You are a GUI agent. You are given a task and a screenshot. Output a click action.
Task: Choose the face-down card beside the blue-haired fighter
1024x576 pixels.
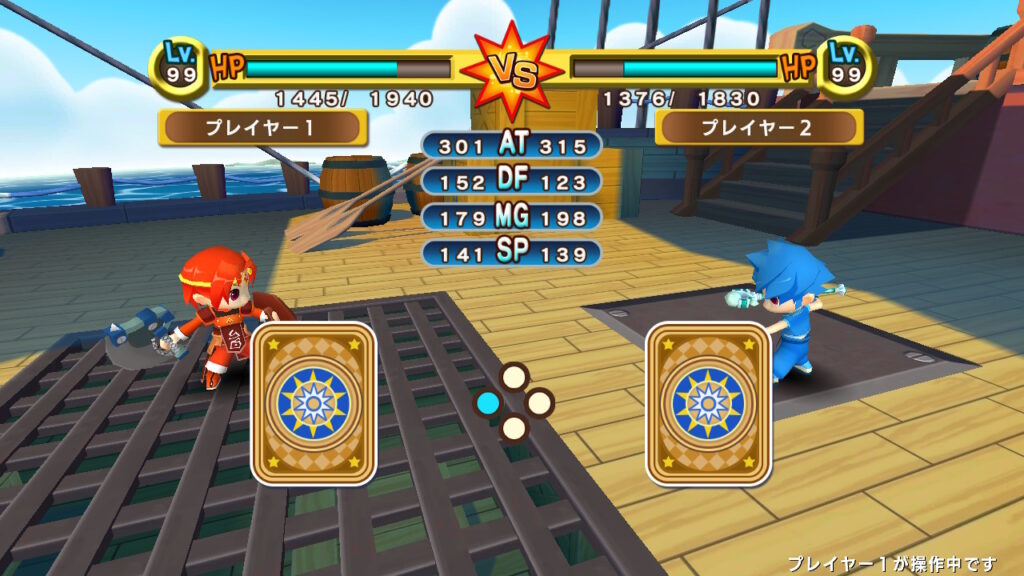click(x=708, y=403)
